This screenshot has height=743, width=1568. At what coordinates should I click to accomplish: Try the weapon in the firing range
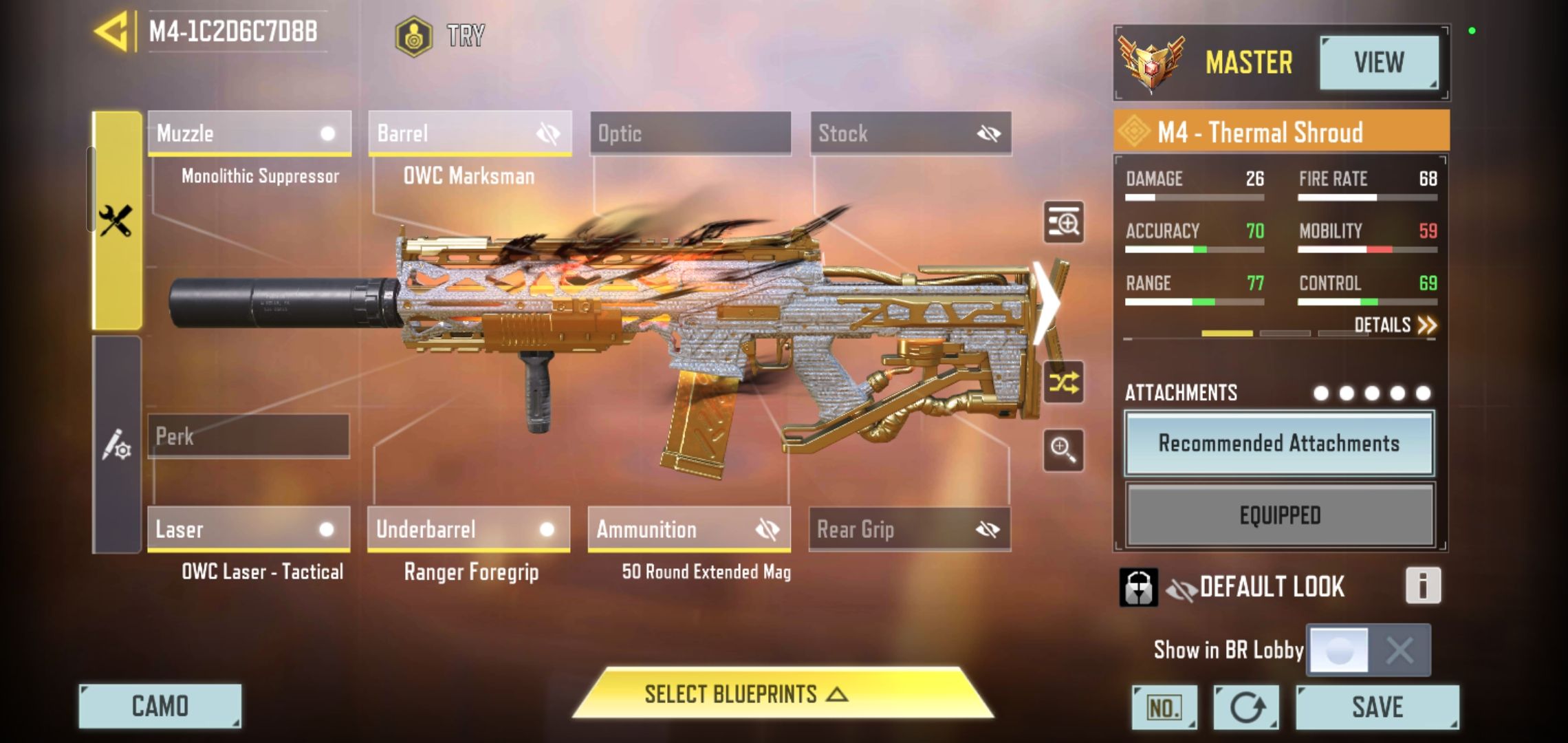coord(441,36)
